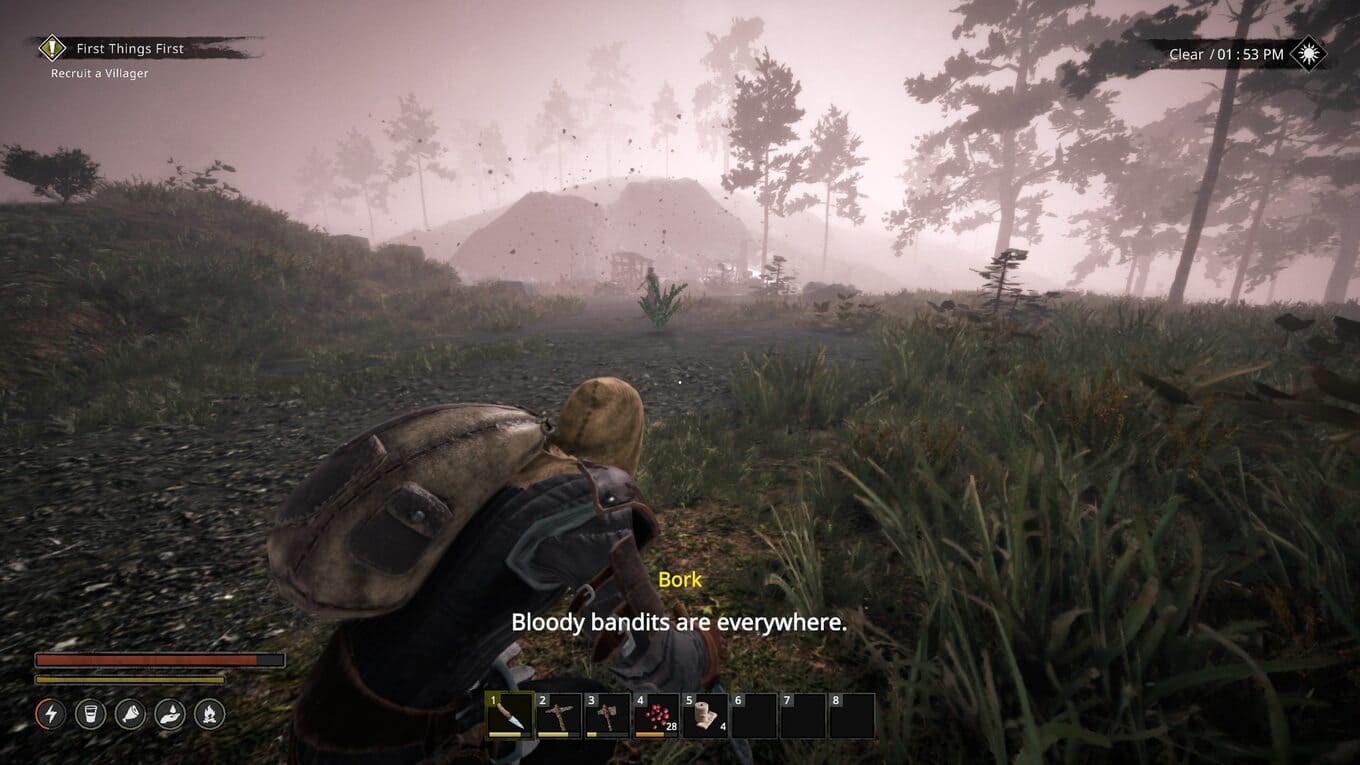Select the stone knife in hotbar slot 1

(x=509, y=716)
